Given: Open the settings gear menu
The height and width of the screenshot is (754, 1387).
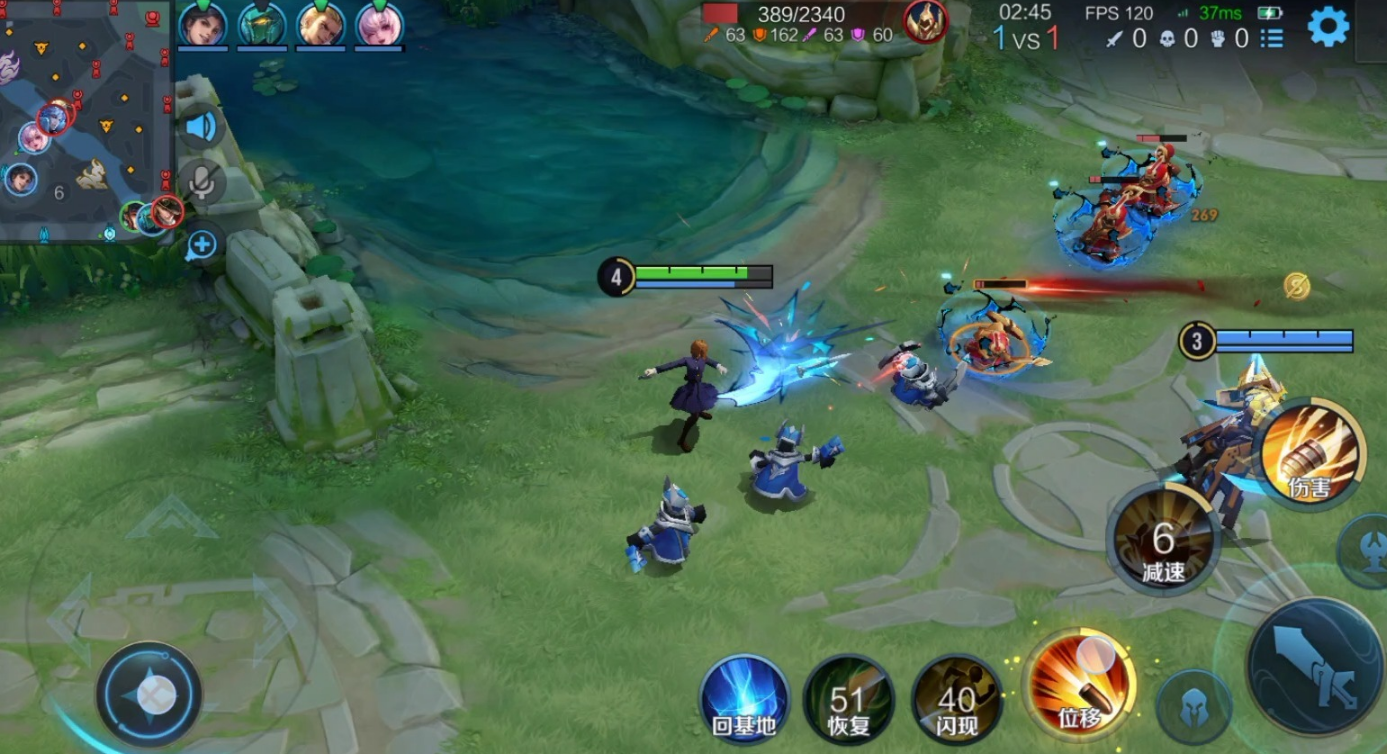Looking at the screenshot, I should coord(1328,27).
